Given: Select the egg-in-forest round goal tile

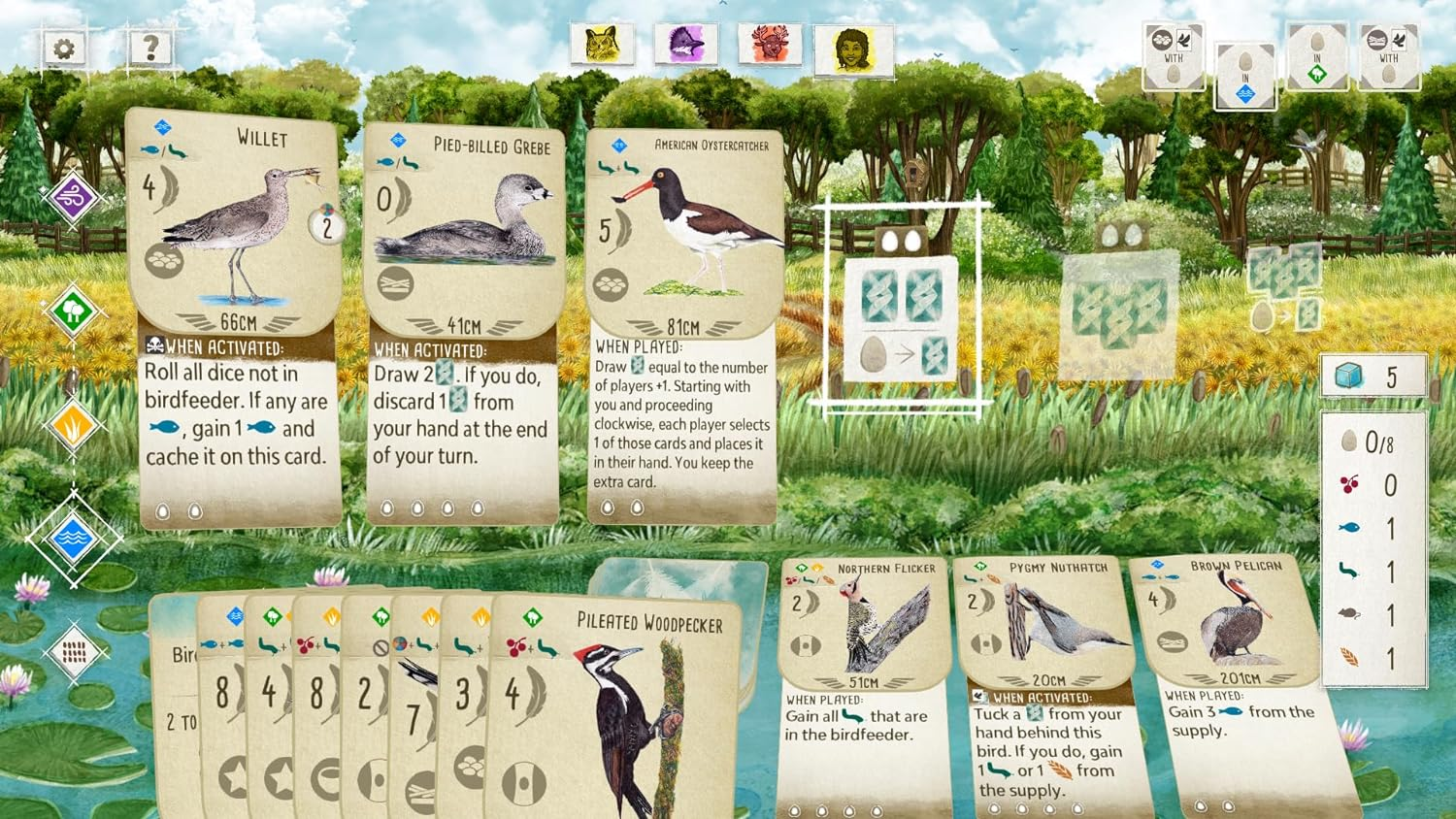Looking at the screenshot, I should [1318, 56].
